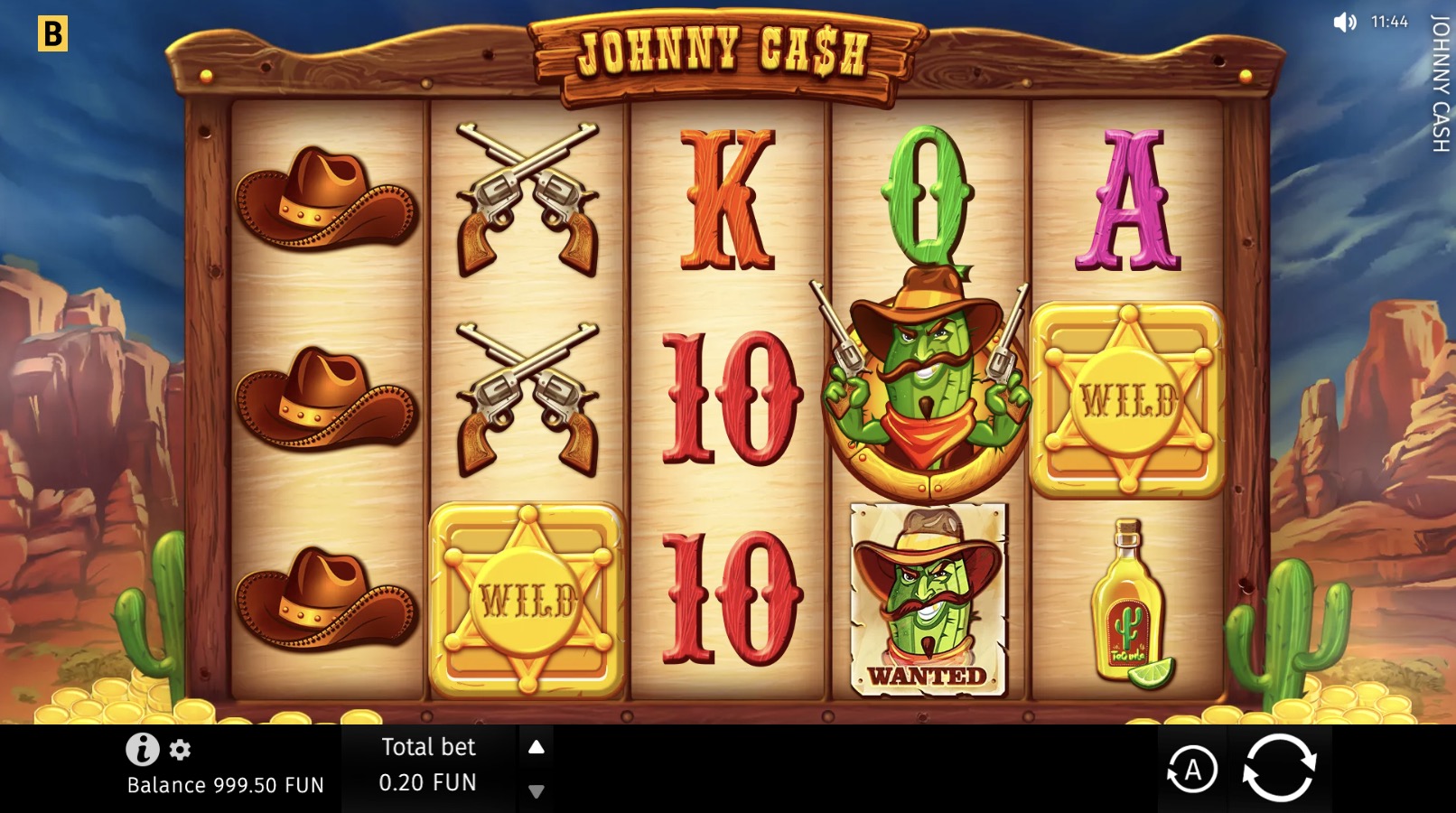This screenshot has height=813, width=1456.
Task: Spin the reels with the circular arrows button
Action: [x=1282, y=769]
